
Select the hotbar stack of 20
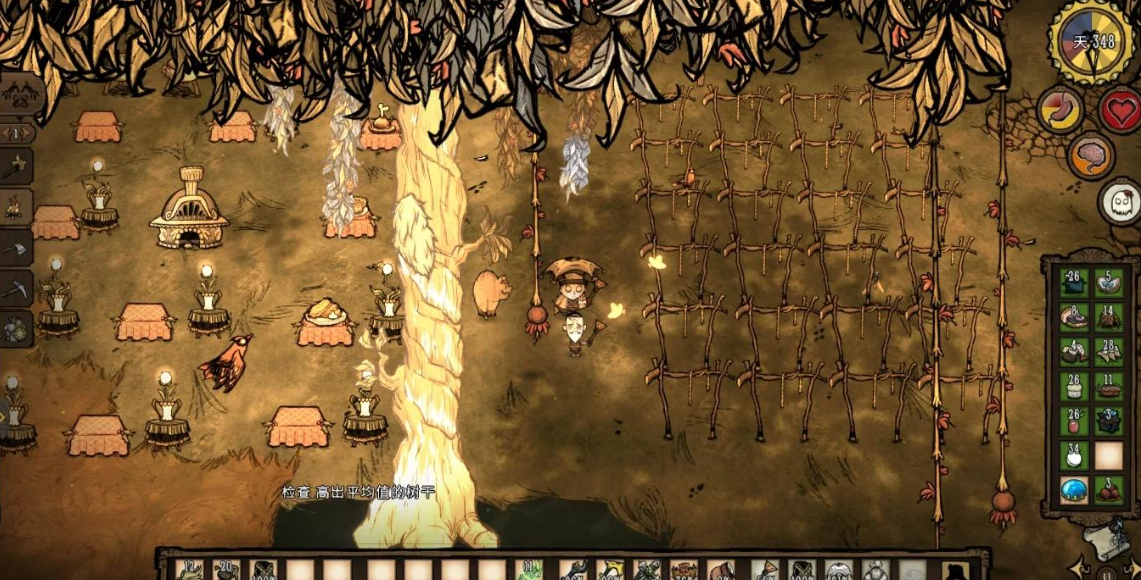click(226, 569)
